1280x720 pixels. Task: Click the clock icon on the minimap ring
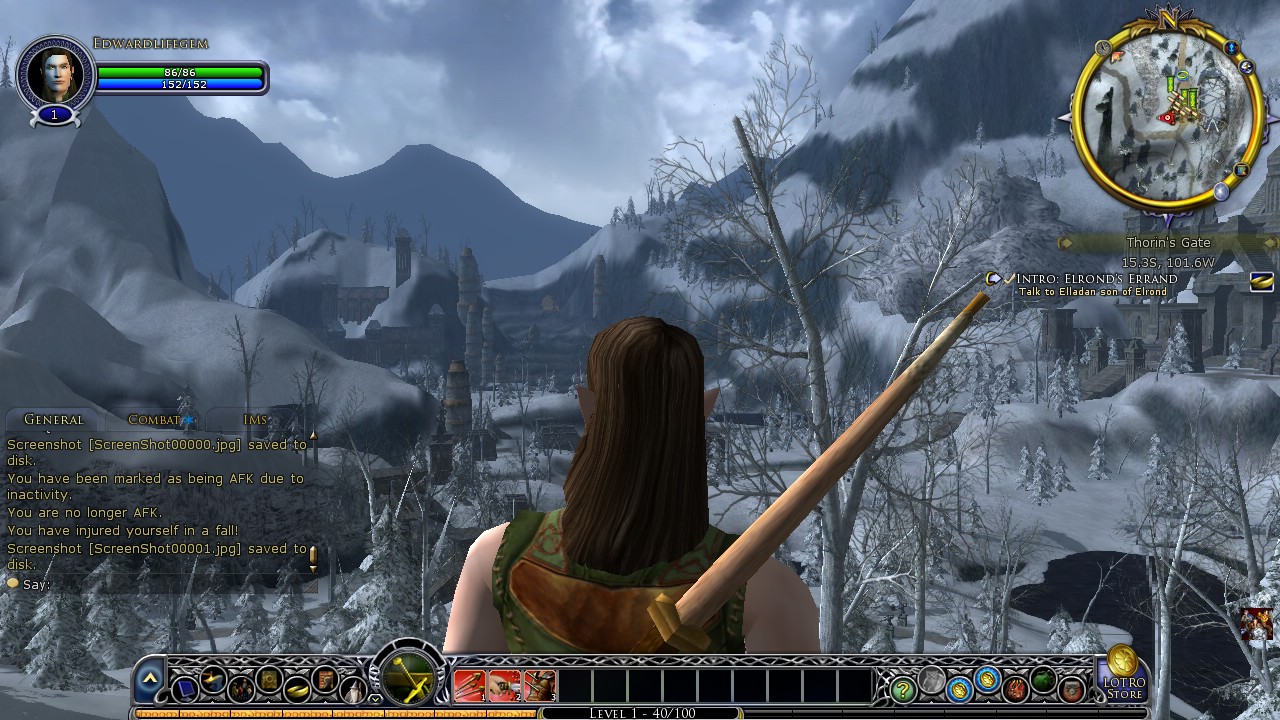coord(1103,47)
